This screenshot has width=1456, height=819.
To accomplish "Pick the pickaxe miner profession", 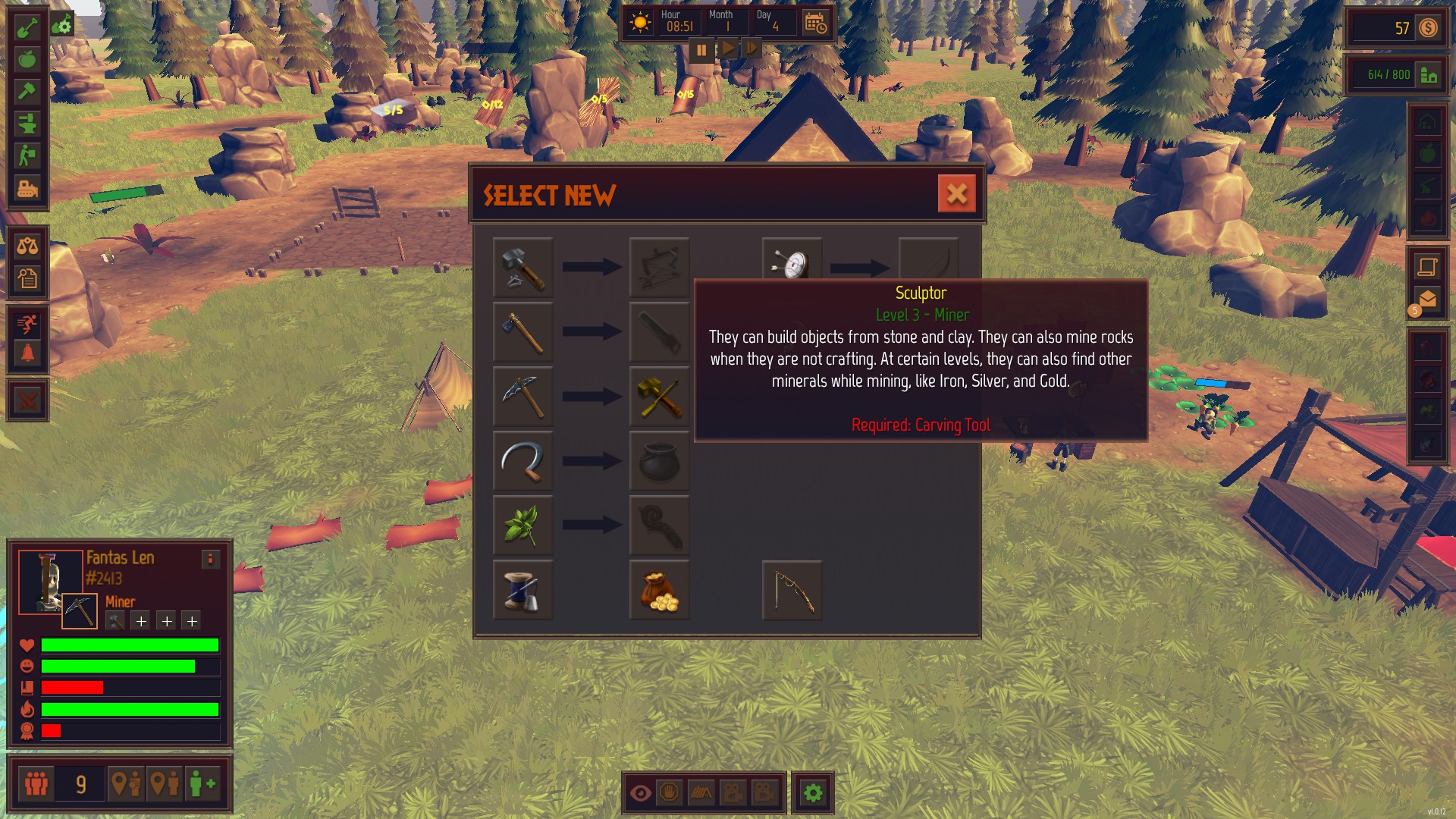I will point(522,396).
